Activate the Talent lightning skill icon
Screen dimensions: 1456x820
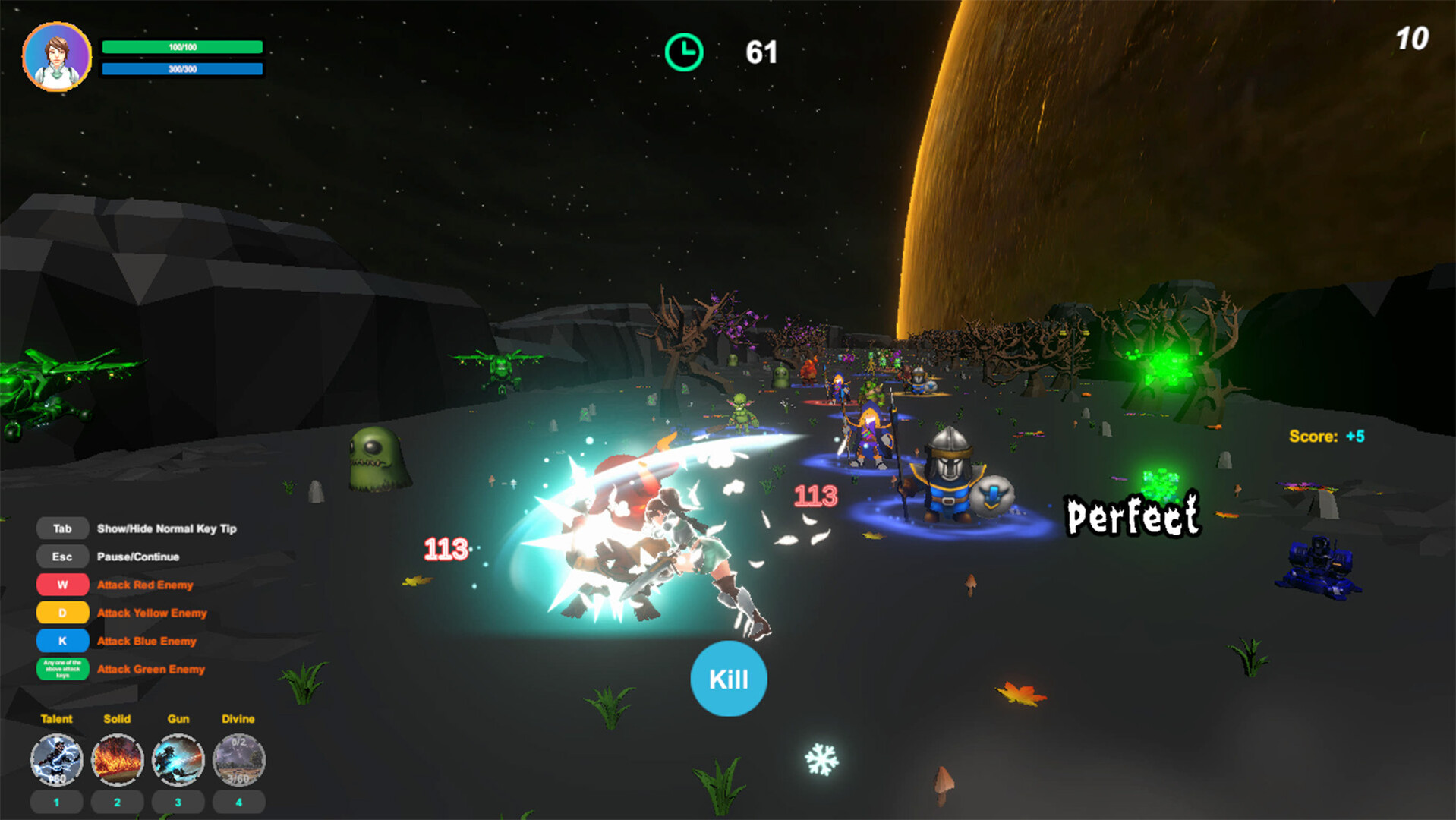[57, 759]
